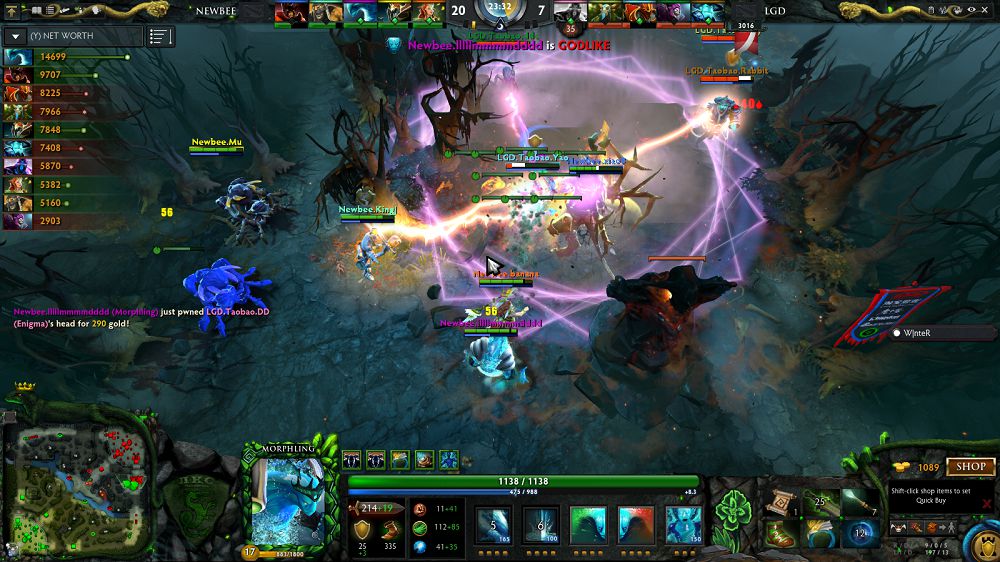This screenshot has height=562, width=1000.
Task: Toggle the net worth list sort button
Action: pyautogui.click(x=160, y=36)
